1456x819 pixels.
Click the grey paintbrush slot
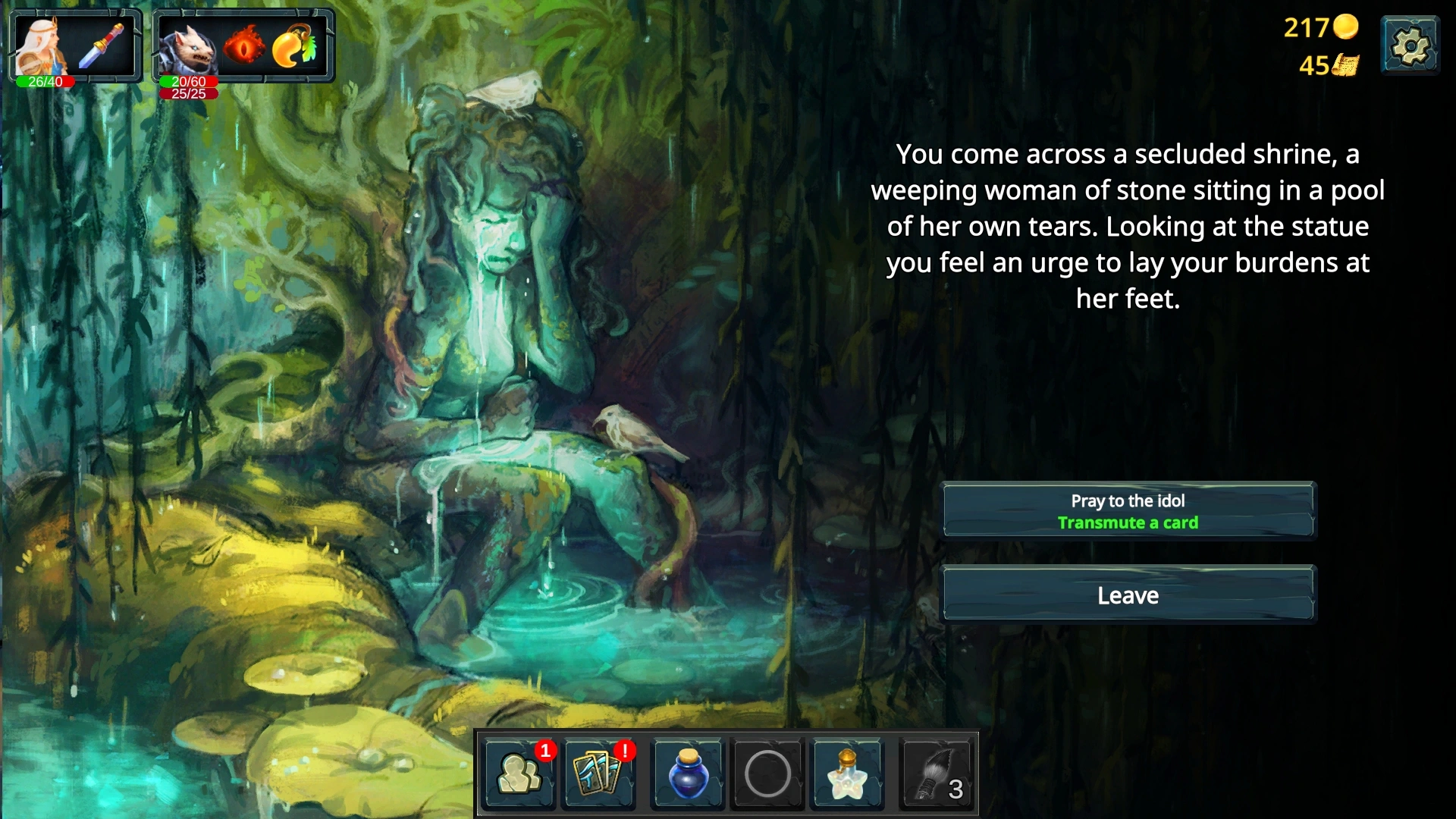(x=936, y=774)
